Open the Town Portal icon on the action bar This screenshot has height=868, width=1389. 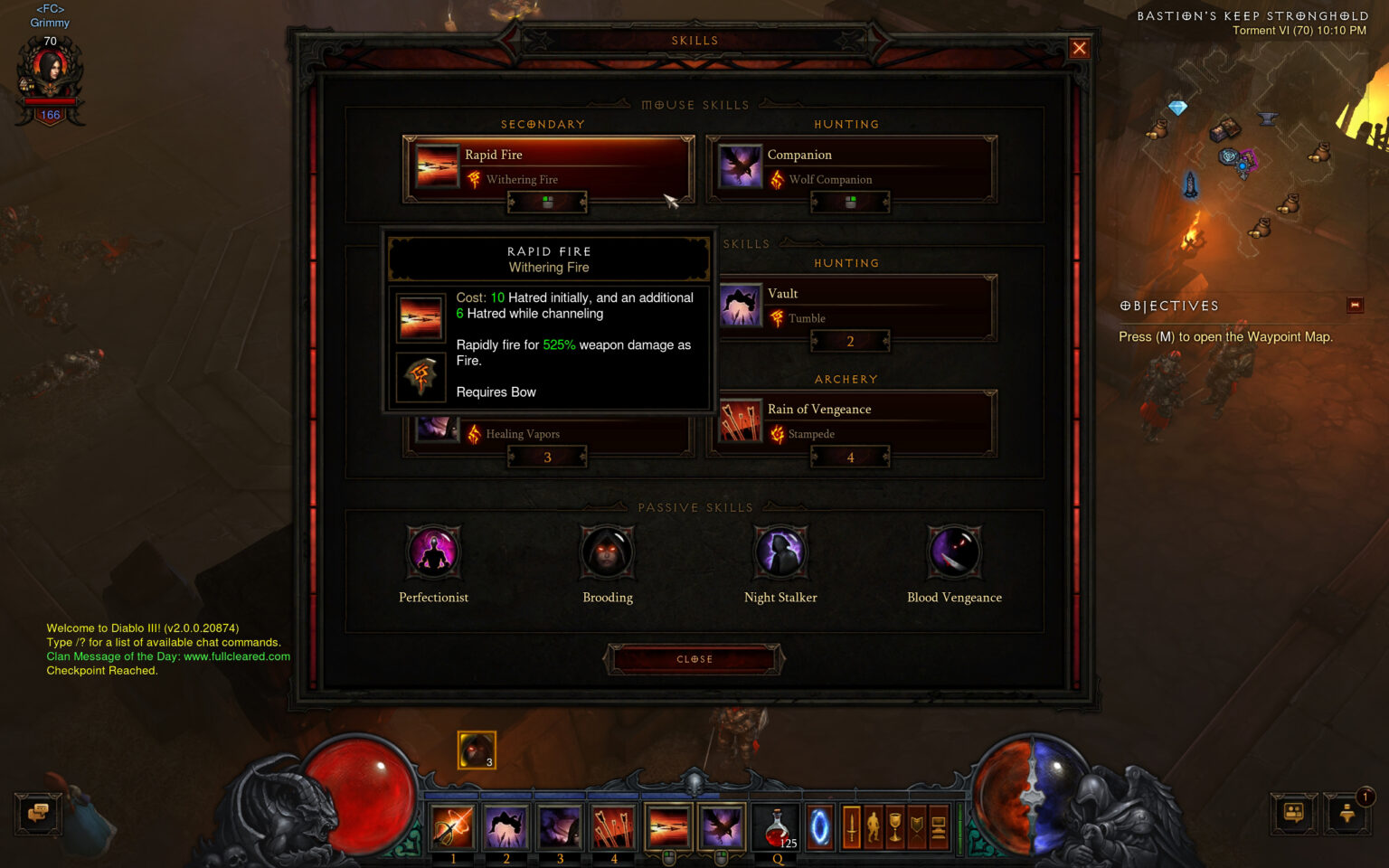(x=818, y=826)
